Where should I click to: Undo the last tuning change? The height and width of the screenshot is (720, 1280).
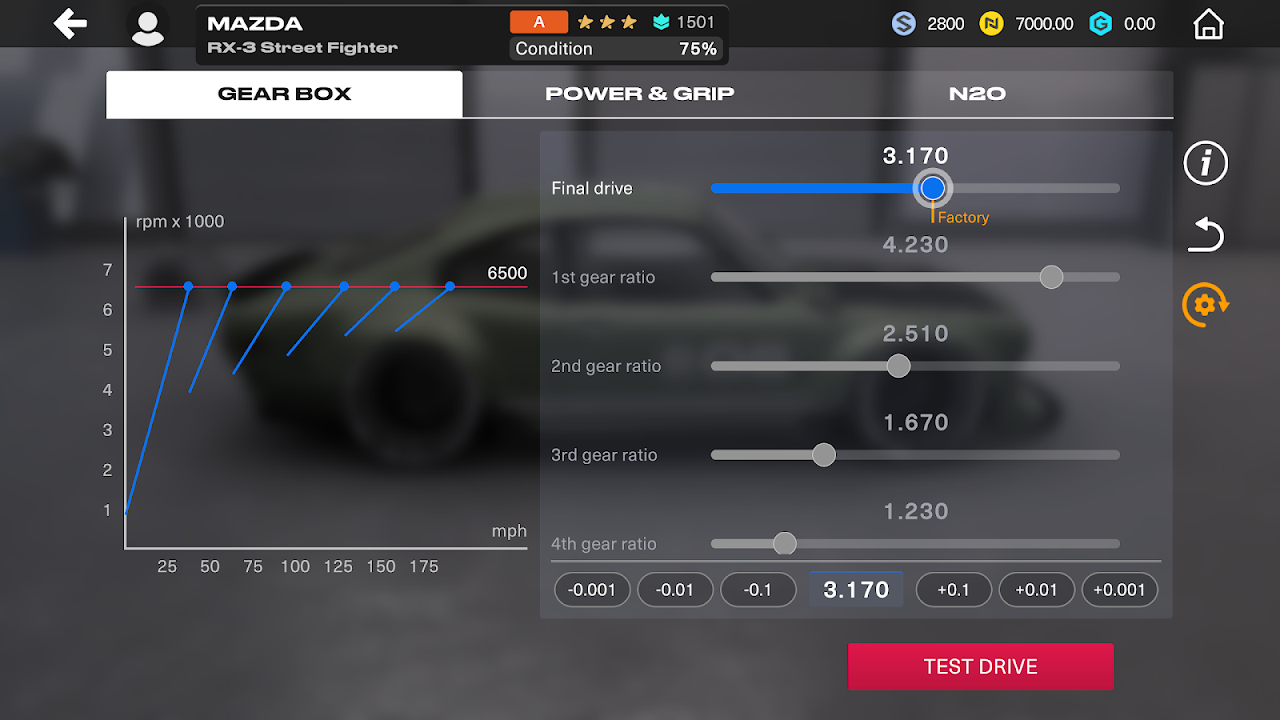coord(1205,236)
